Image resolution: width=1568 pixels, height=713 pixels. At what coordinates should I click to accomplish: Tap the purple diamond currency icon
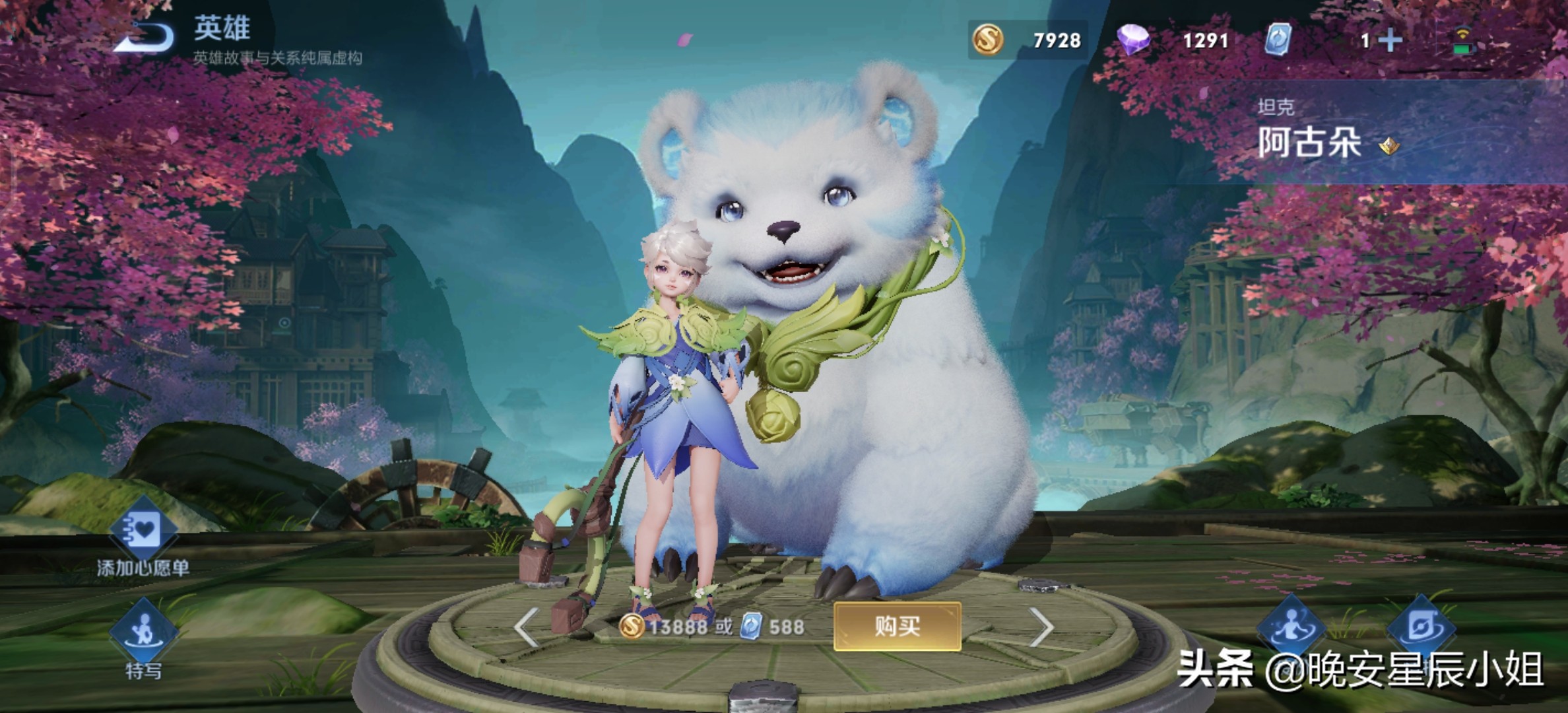tap(1133, 40)
